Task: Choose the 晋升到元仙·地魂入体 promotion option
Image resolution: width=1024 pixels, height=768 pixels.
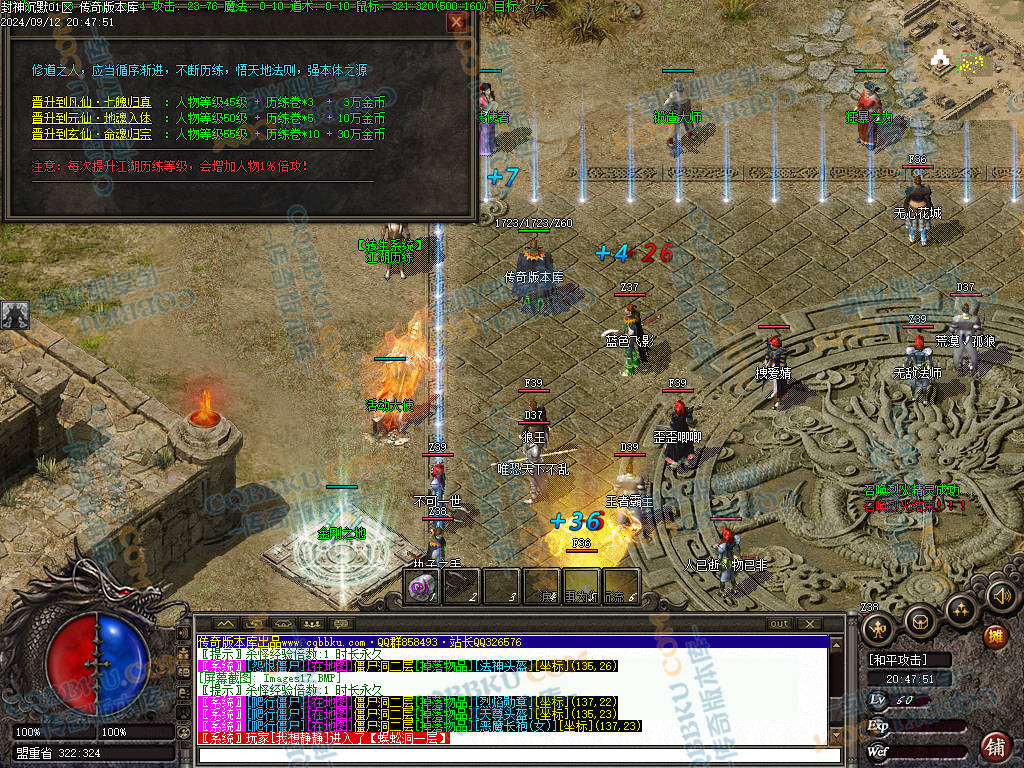Action: [92, 118]
